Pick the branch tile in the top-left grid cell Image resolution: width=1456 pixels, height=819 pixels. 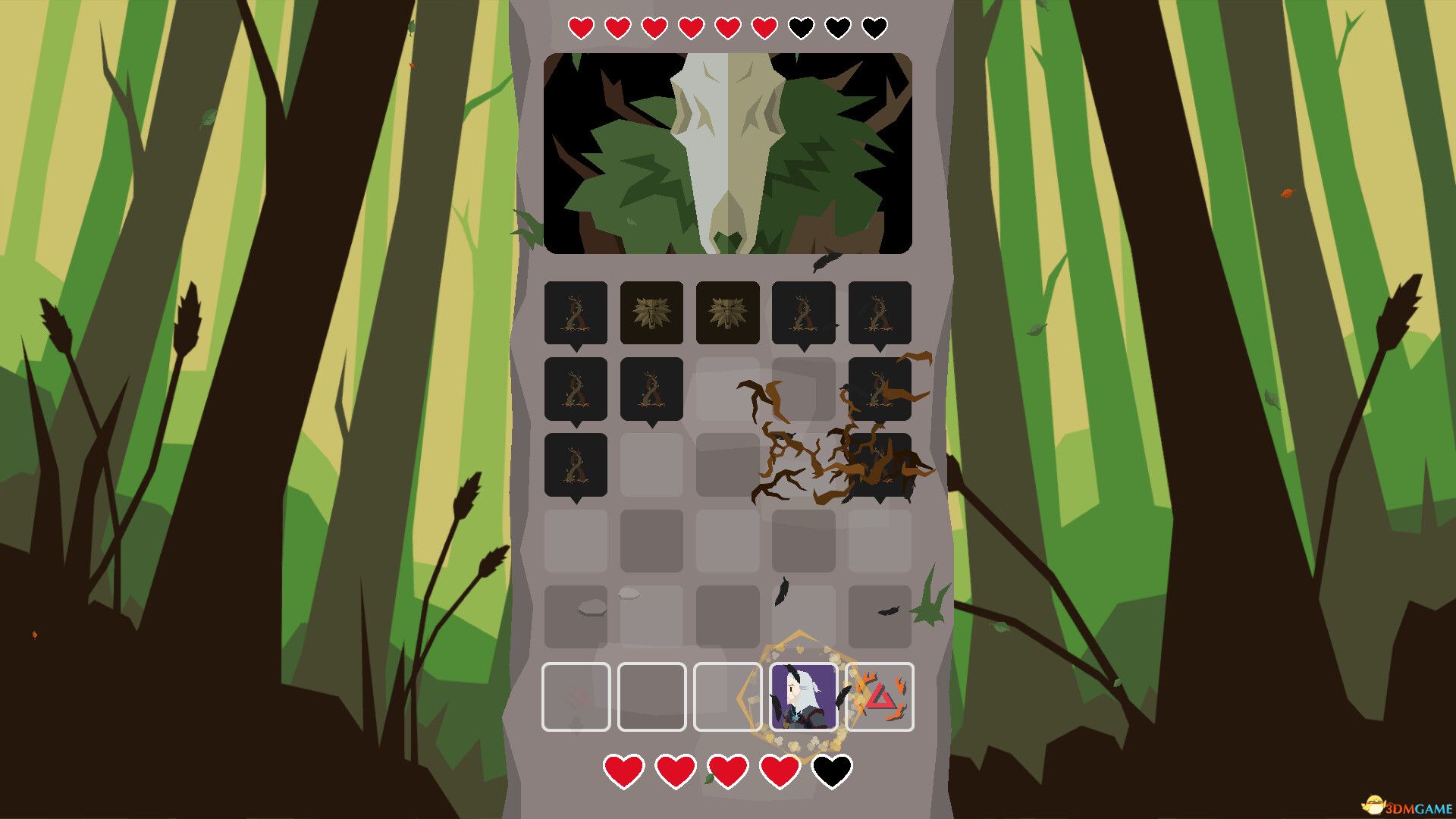tap(576, 313)
